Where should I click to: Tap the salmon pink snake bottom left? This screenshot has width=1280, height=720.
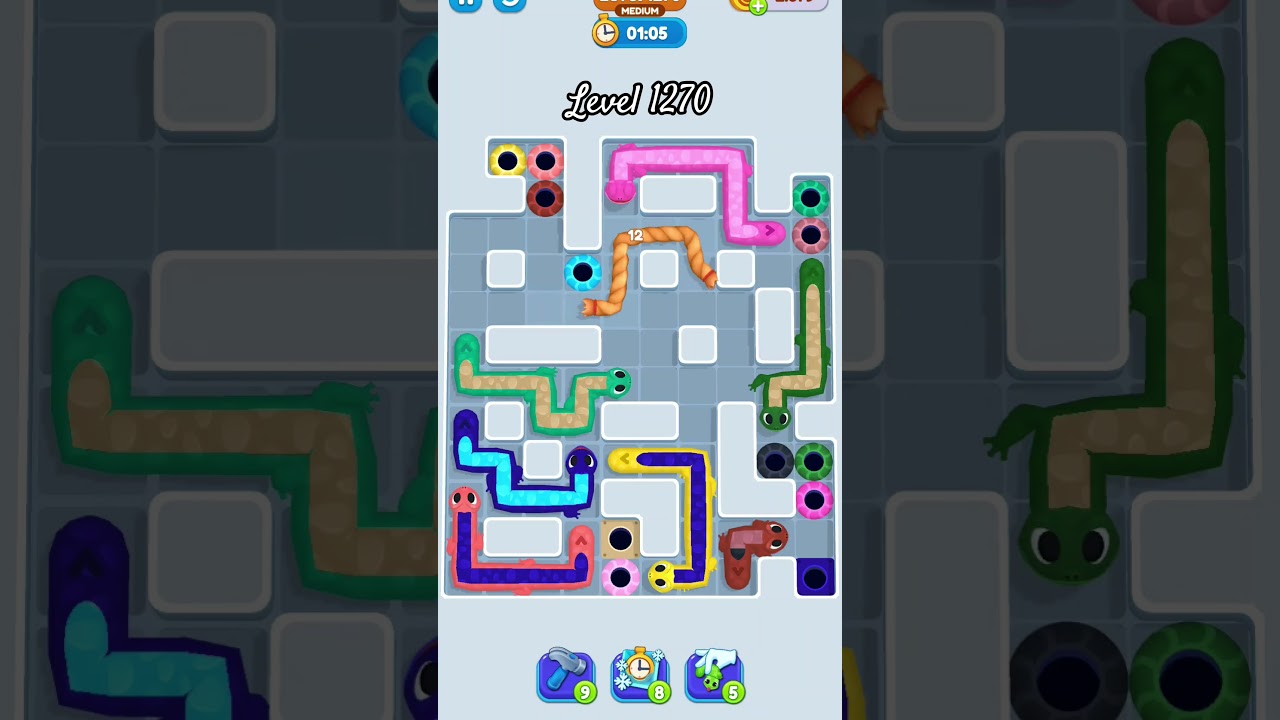pyautogui.click(x=463, y=500)
